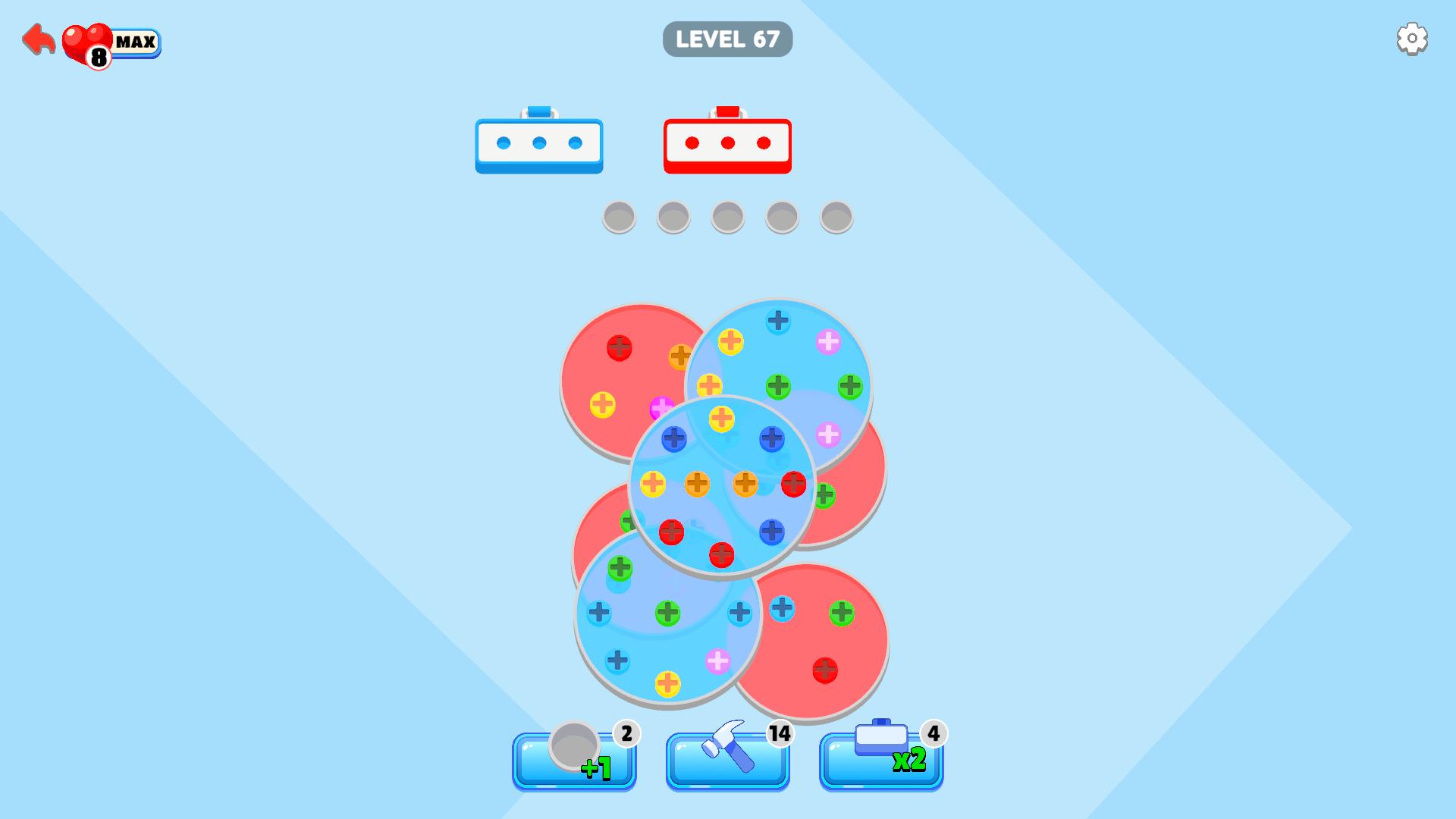This screenshot has width=1456, height=819.
Task: Tap the last gray holding slot
Action: point(836,218)
